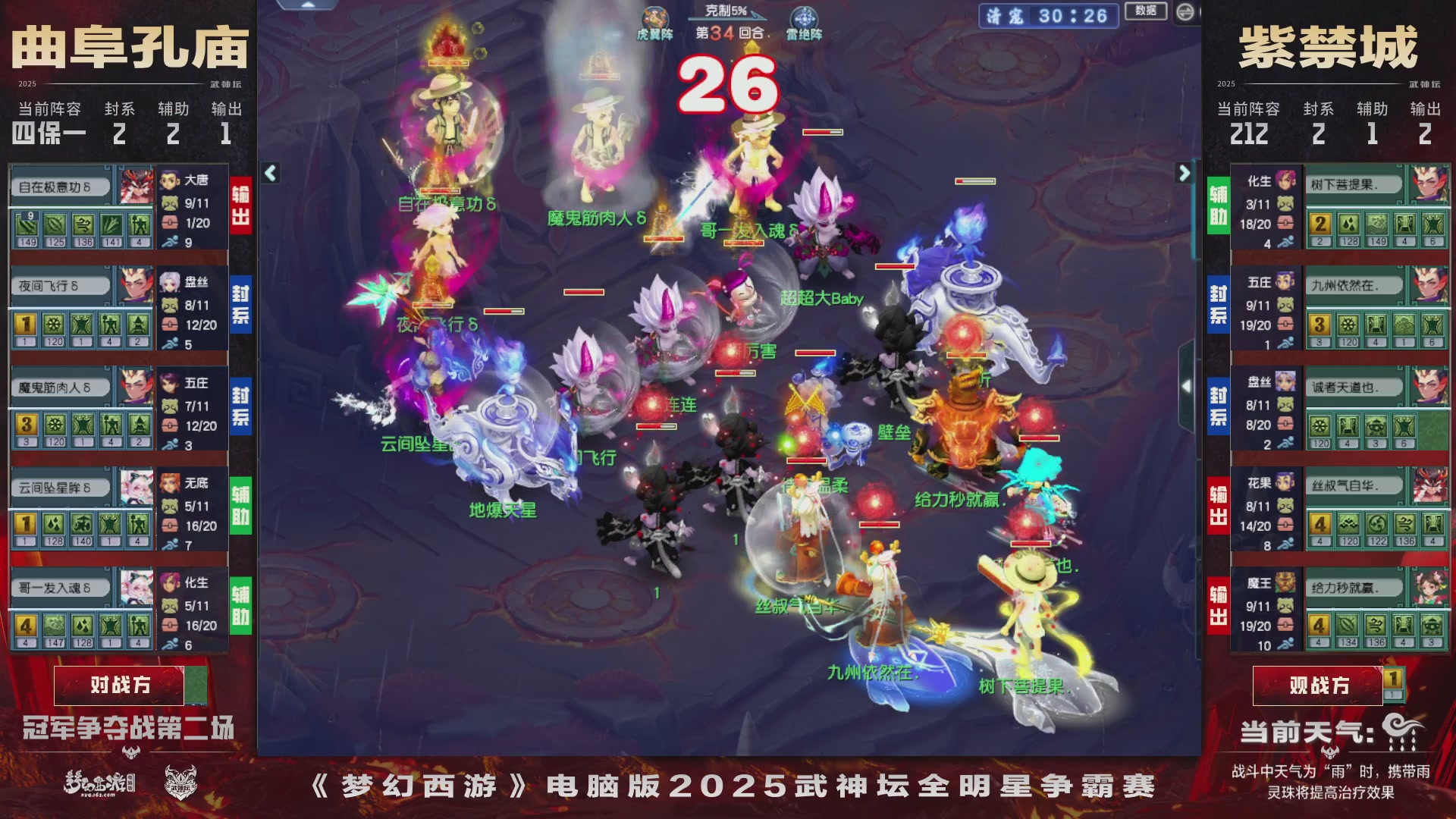Screen dimensions: 1456x819
Task: Expand the right roster with the right chevron
Action: (1185, 173)
